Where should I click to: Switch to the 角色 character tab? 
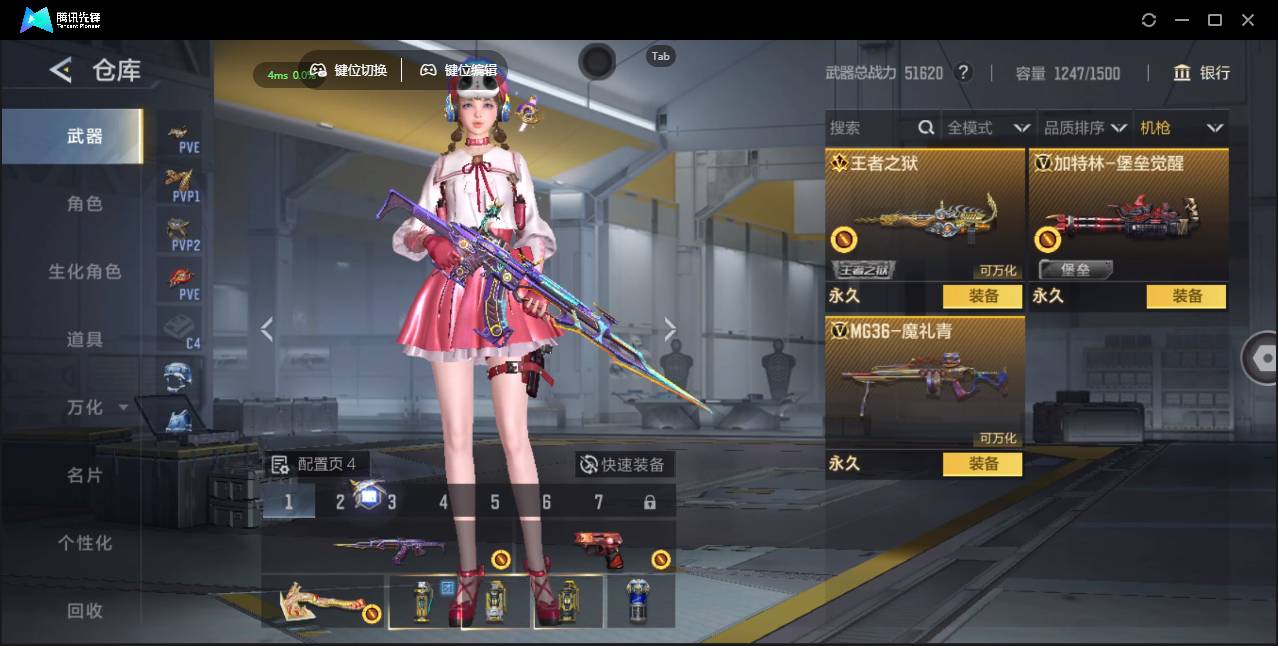[x=85, y=204]
